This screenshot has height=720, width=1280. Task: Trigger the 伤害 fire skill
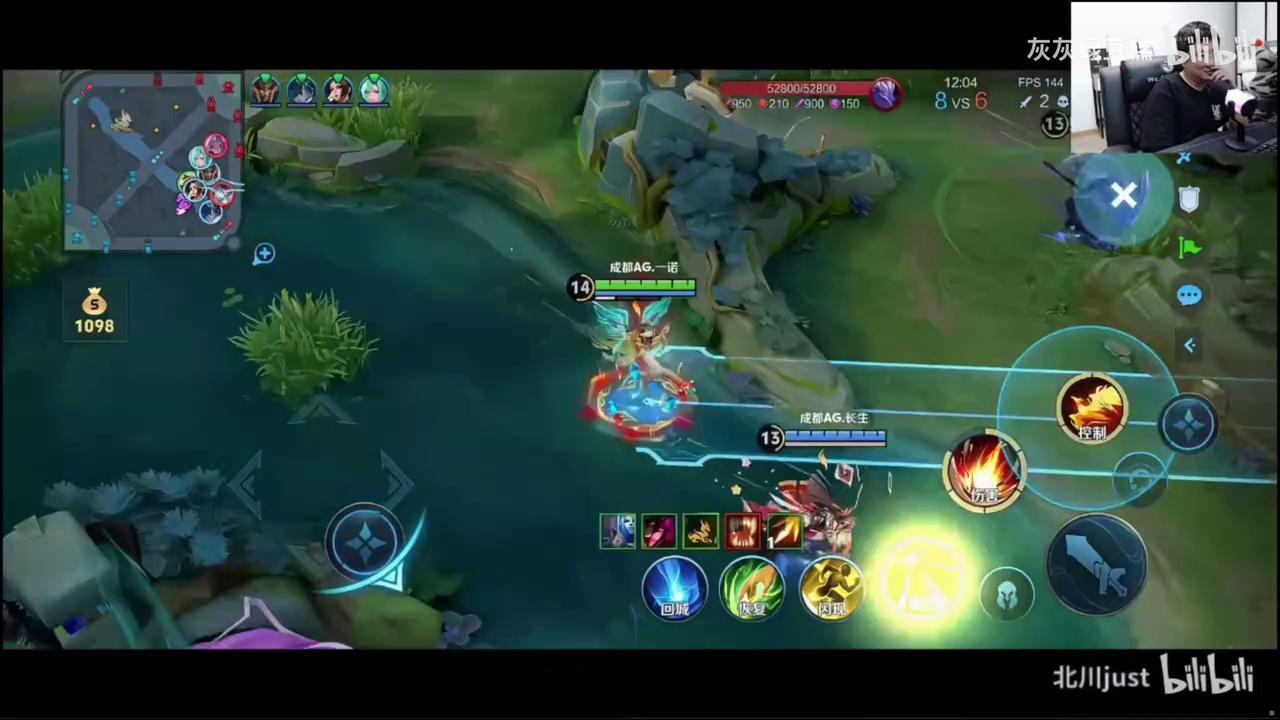(985, 471)
